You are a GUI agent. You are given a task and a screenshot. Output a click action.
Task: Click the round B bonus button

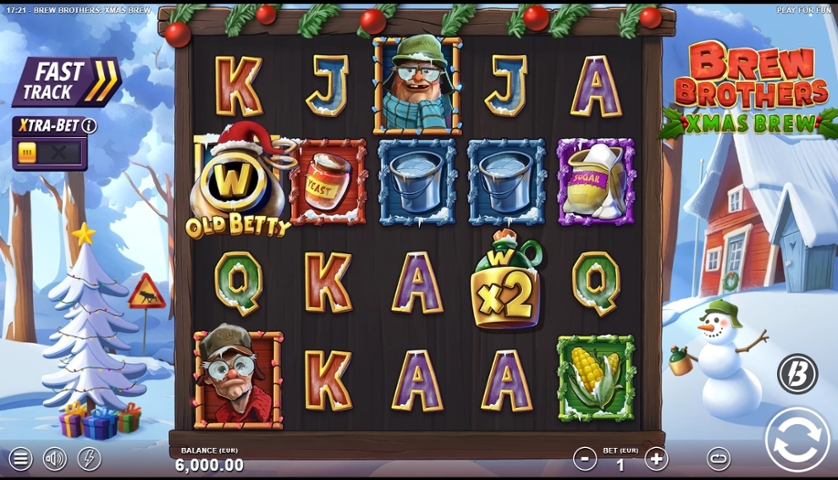797,373
